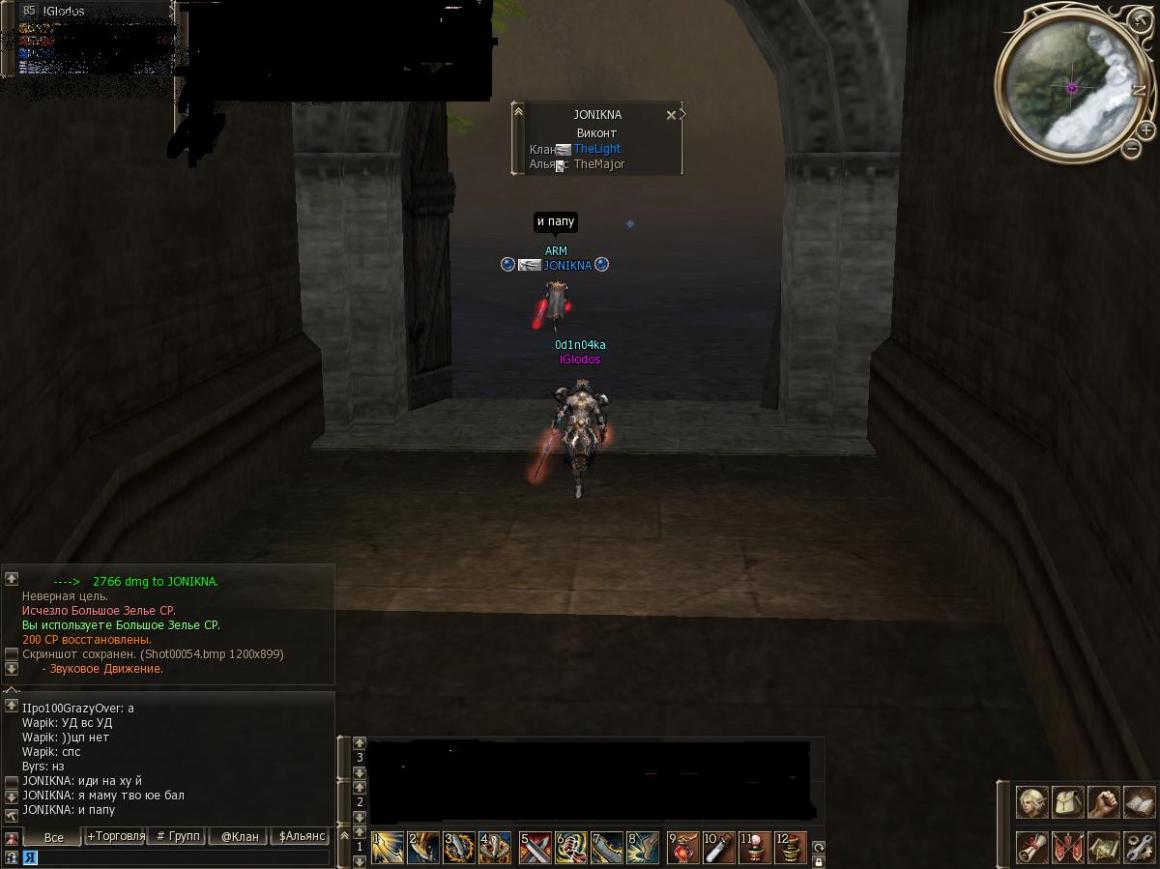The height and width of the screenshot is (869, 1160).
Task: Use the white vial in slot 10
Action: [x=718, y=848]
